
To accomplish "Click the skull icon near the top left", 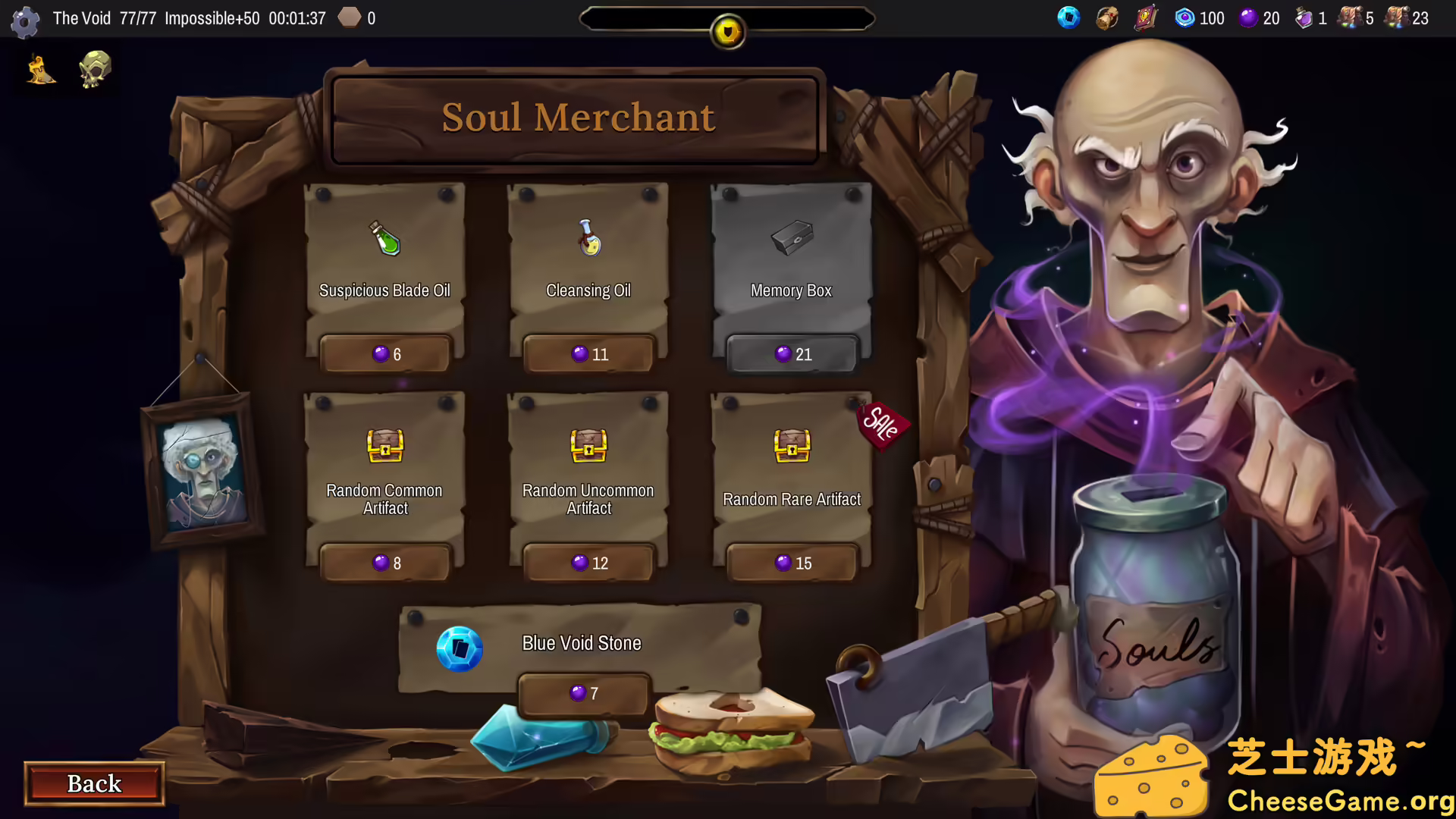I will tap(94, 69).
